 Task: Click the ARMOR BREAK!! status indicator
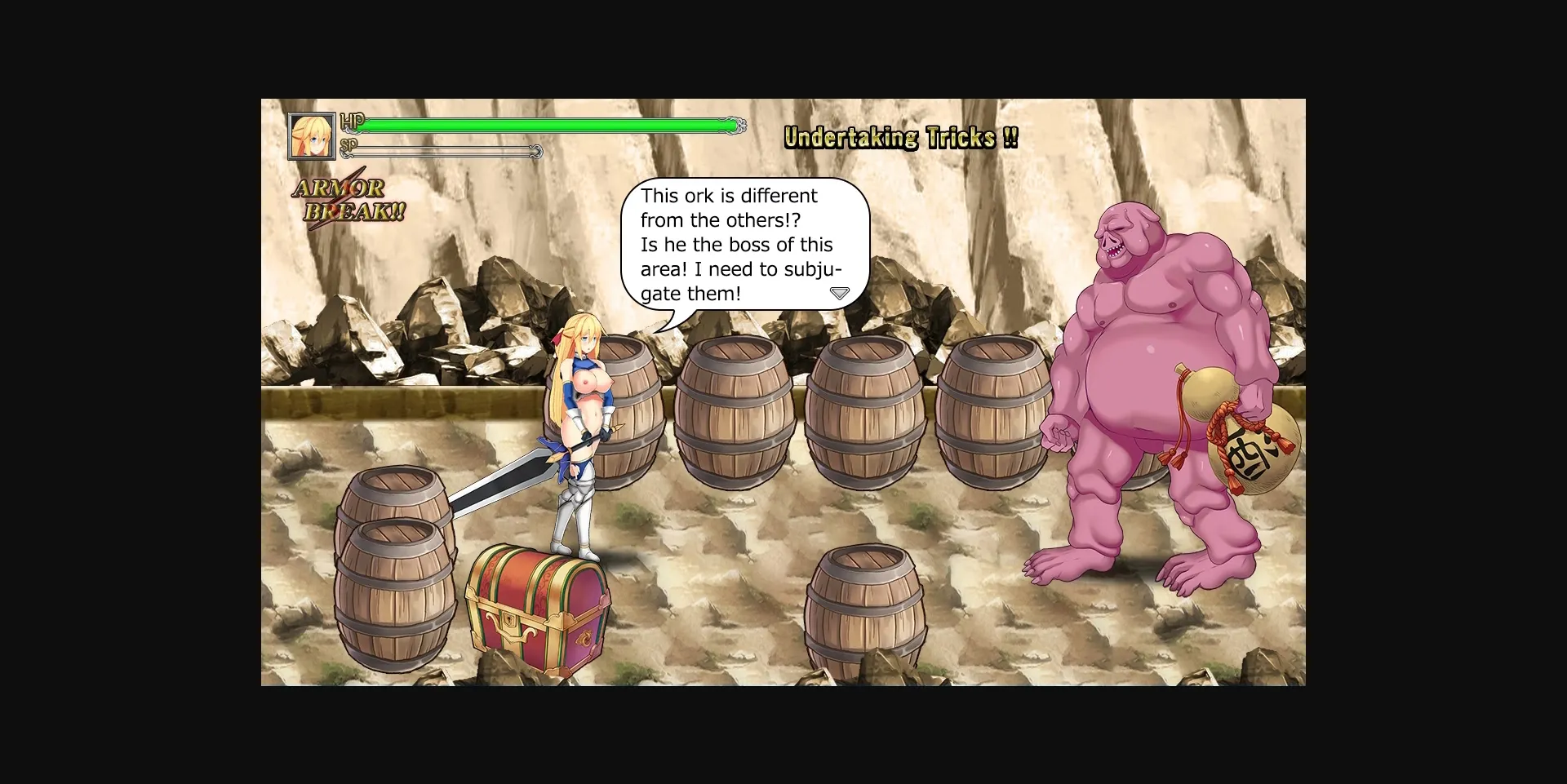345,198
